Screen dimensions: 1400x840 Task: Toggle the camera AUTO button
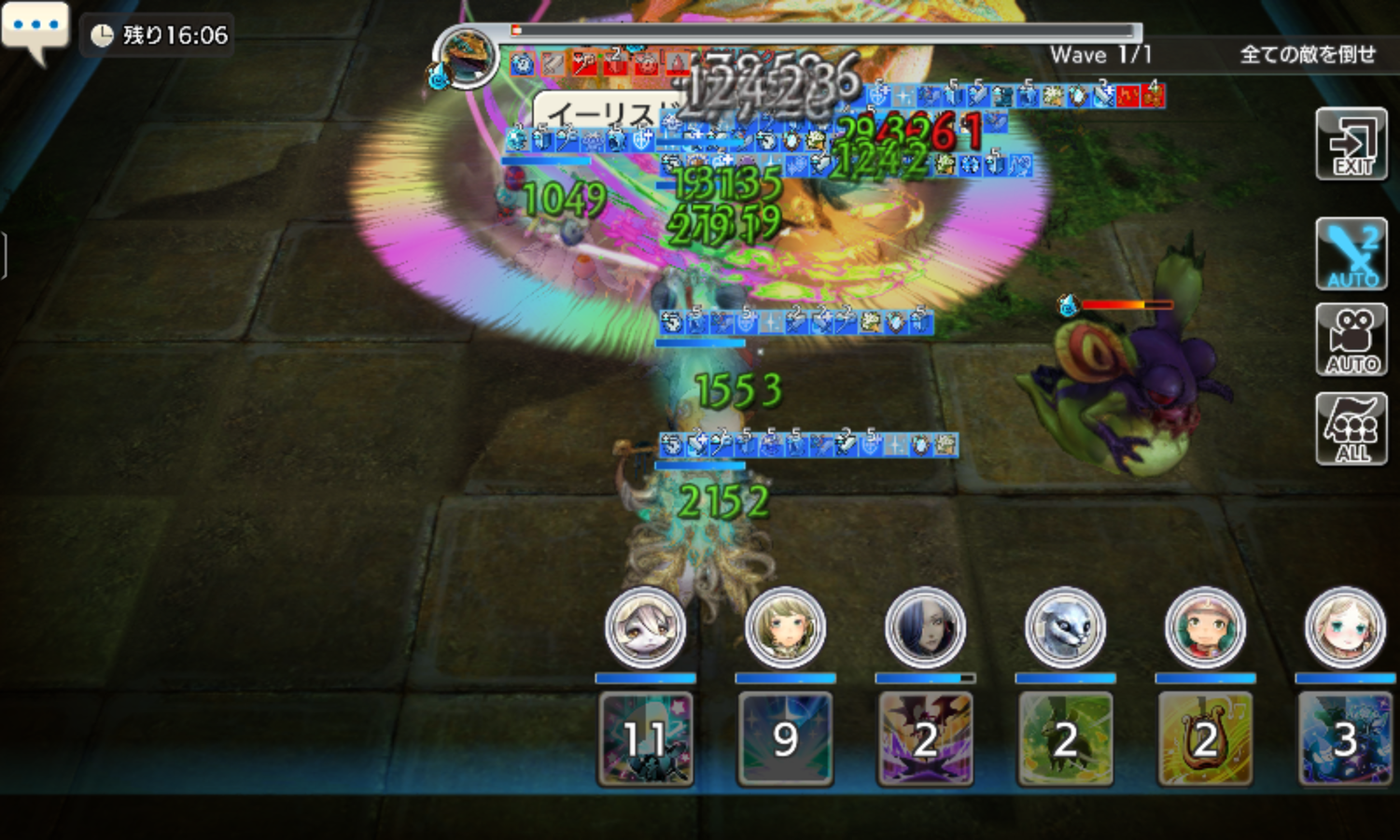pos(1351,340)
